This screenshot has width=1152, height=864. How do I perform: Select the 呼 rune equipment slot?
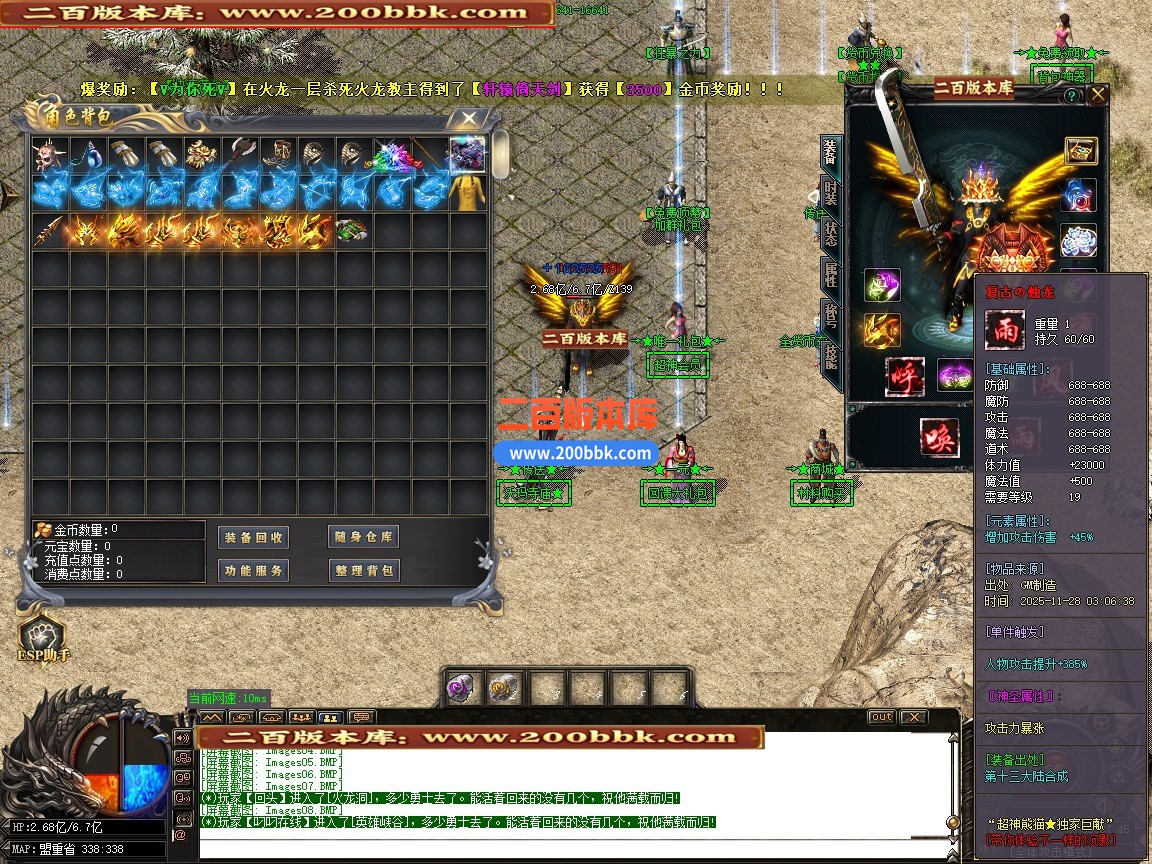tap(903, 376)
